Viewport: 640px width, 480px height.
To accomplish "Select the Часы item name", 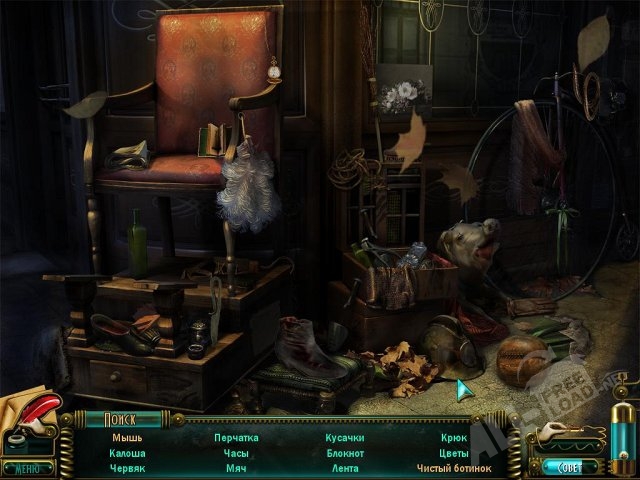I will click(236, 453).
